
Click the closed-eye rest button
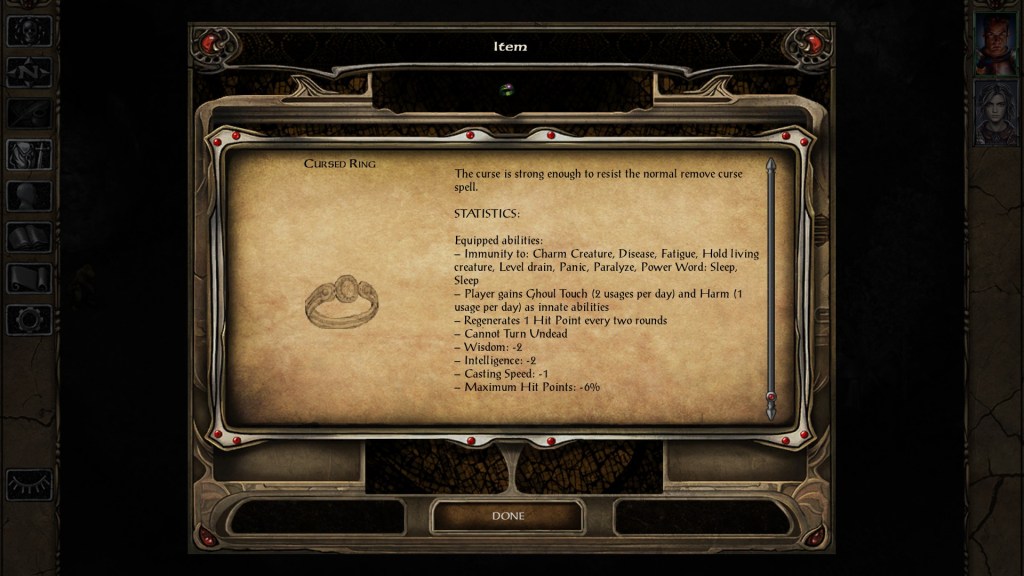(29, 484)
